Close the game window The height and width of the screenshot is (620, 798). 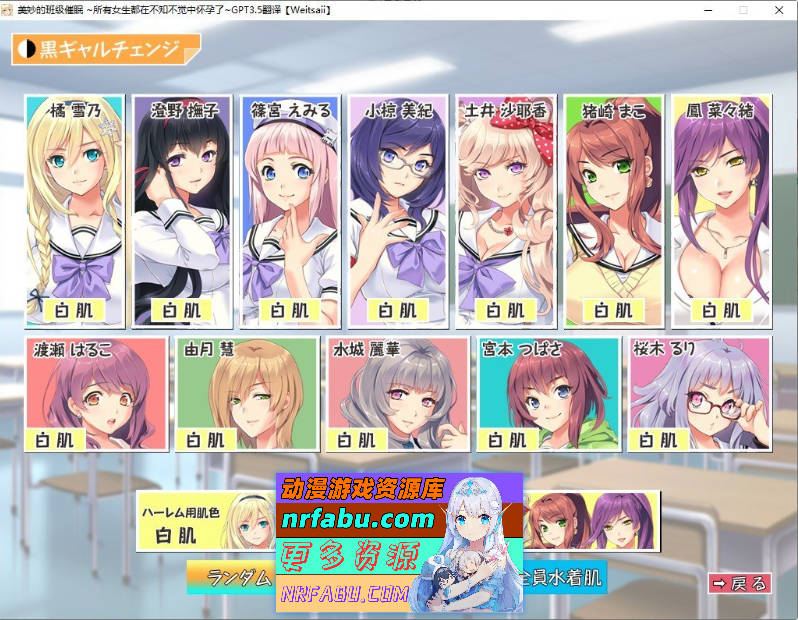pyautogui.click(x=776, y=9)
